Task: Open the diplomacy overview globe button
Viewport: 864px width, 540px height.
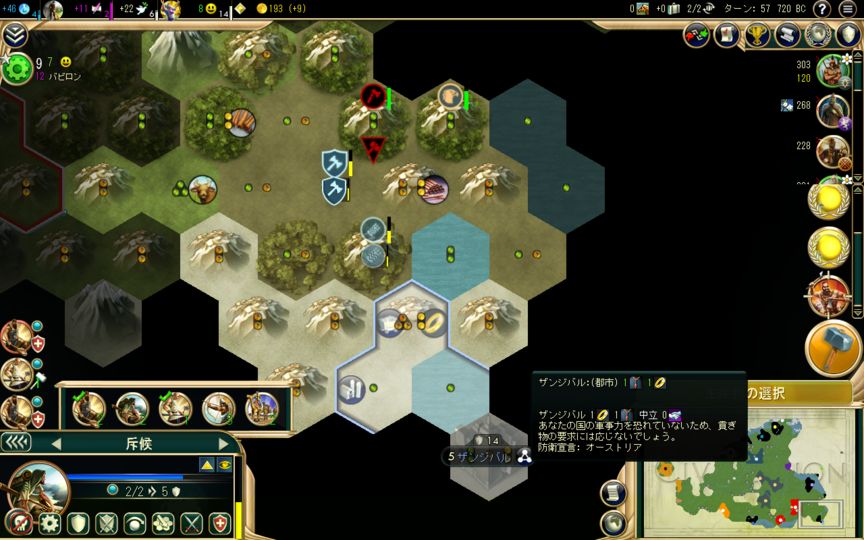Action: point(819,36)
